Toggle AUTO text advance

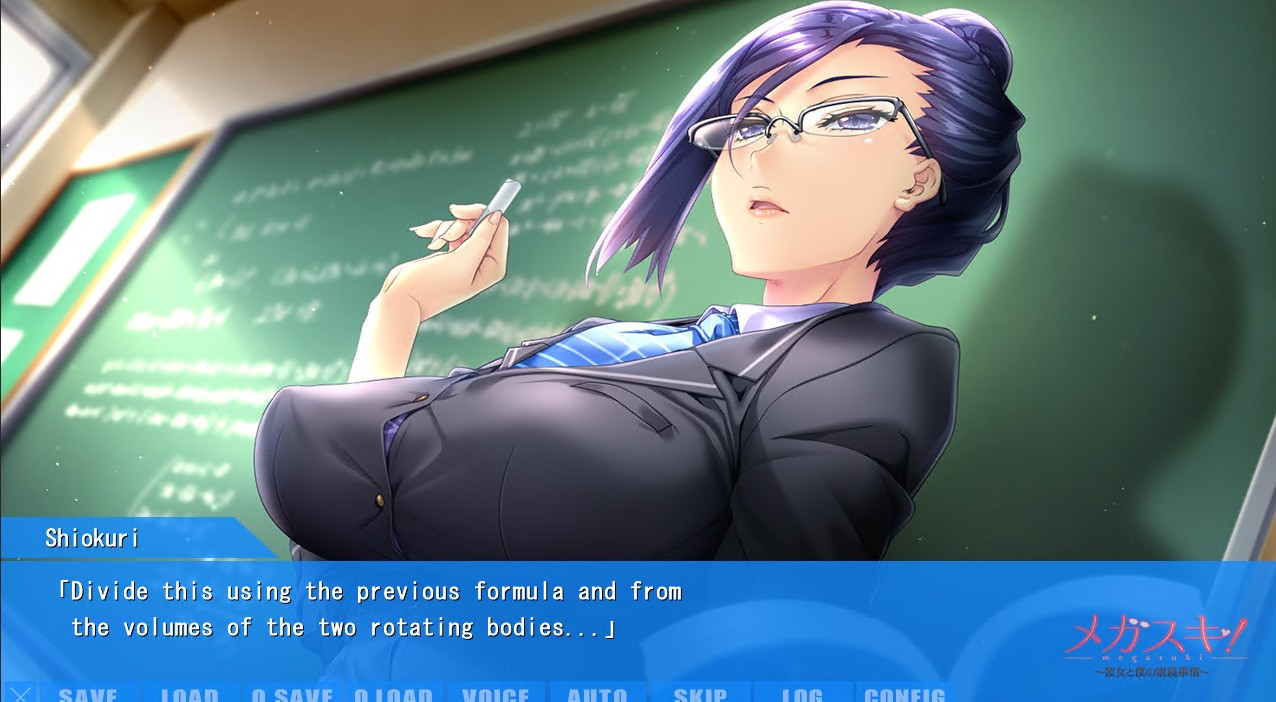[x=598, y=694]
